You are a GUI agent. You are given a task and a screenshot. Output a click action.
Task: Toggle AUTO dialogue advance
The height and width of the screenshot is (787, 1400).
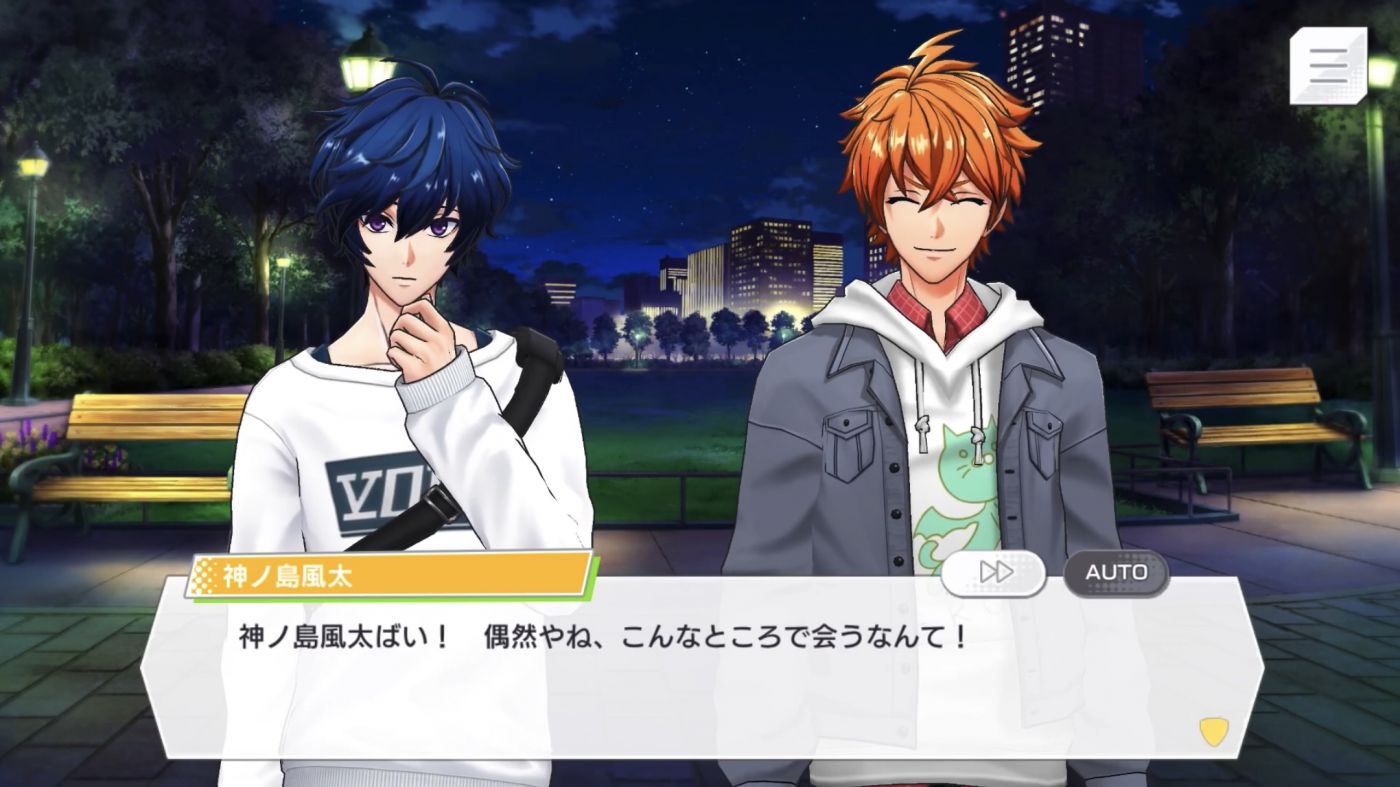point(1116,572)
